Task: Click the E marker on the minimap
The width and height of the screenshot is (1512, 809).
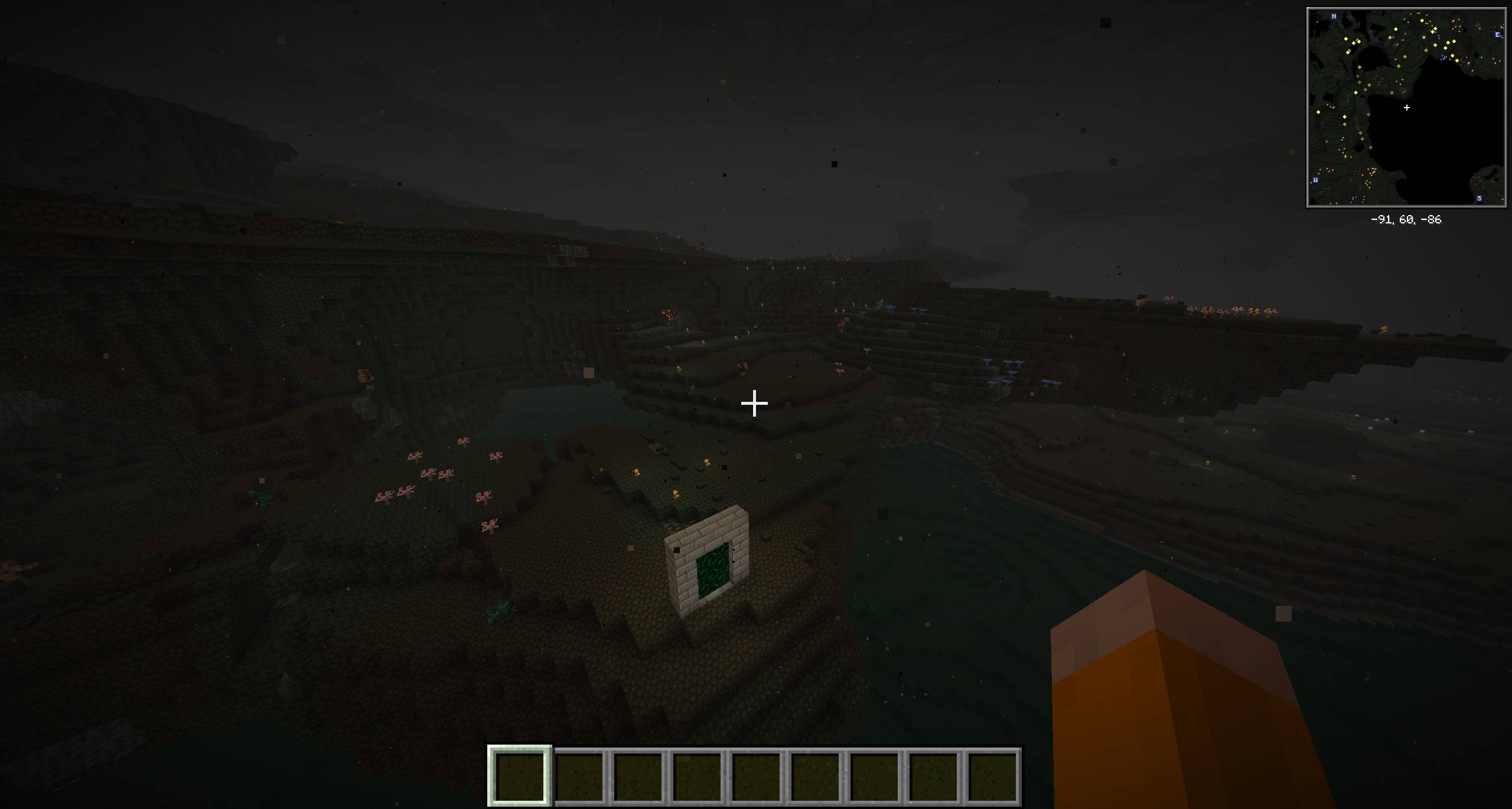Action: (x=1497, y=35)
